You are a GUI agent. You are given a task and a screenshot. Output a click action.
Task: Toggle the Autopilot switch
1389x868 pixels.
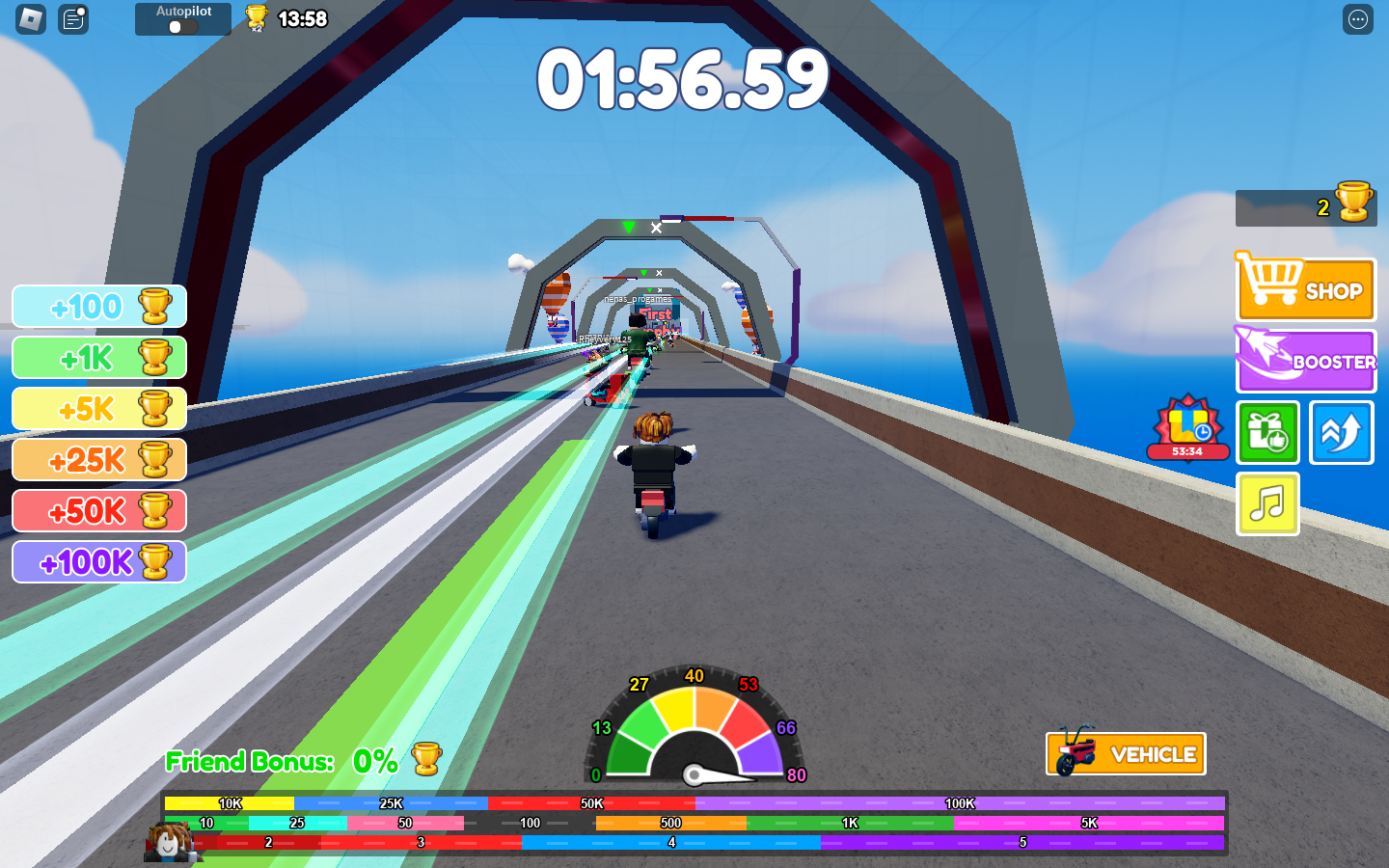click(x=182, y=27)
